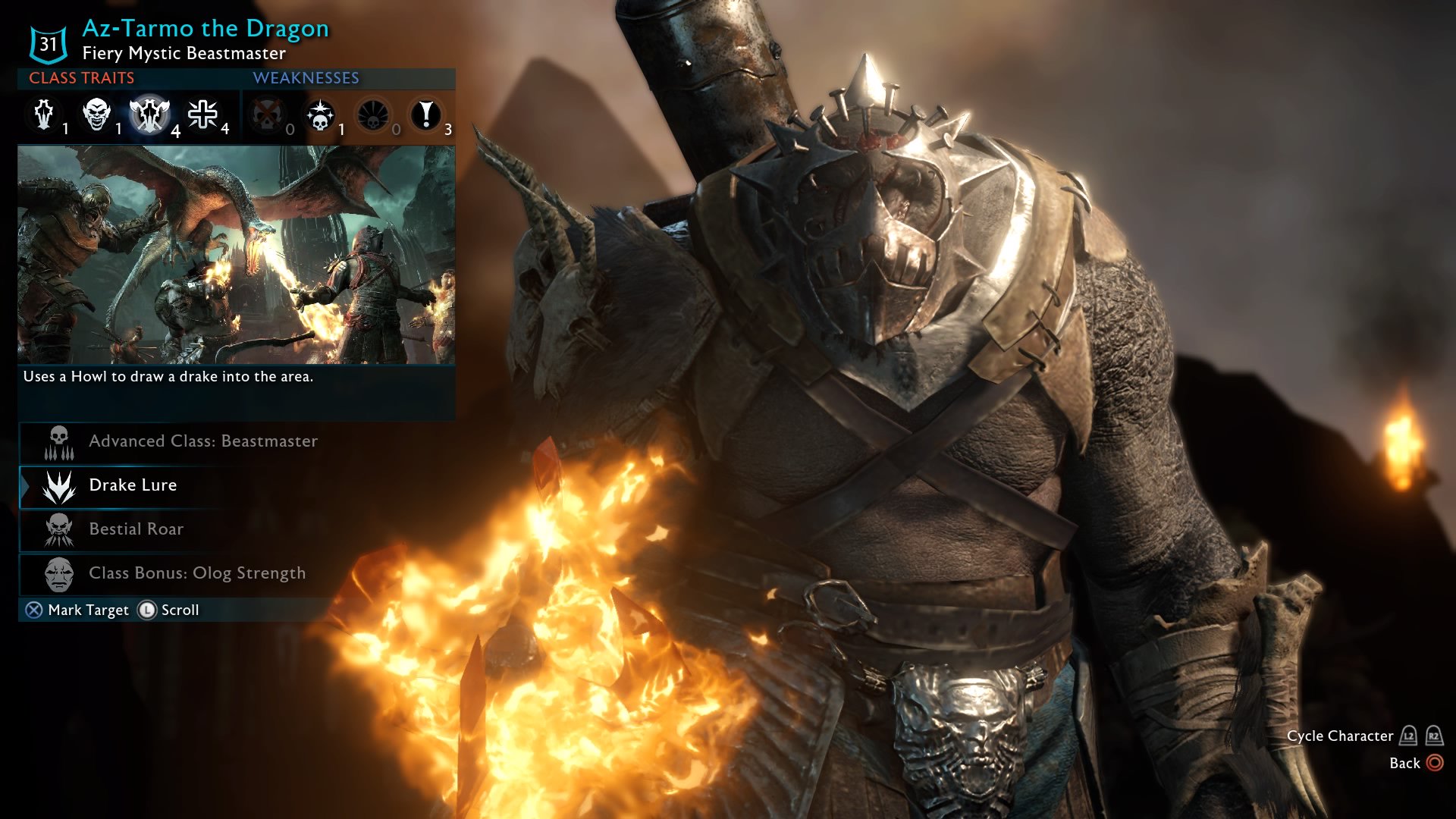The width and height of the screenshot is (1456, 819).
Task: Click the Olog Strength face icon
Action: pos(59,574)
